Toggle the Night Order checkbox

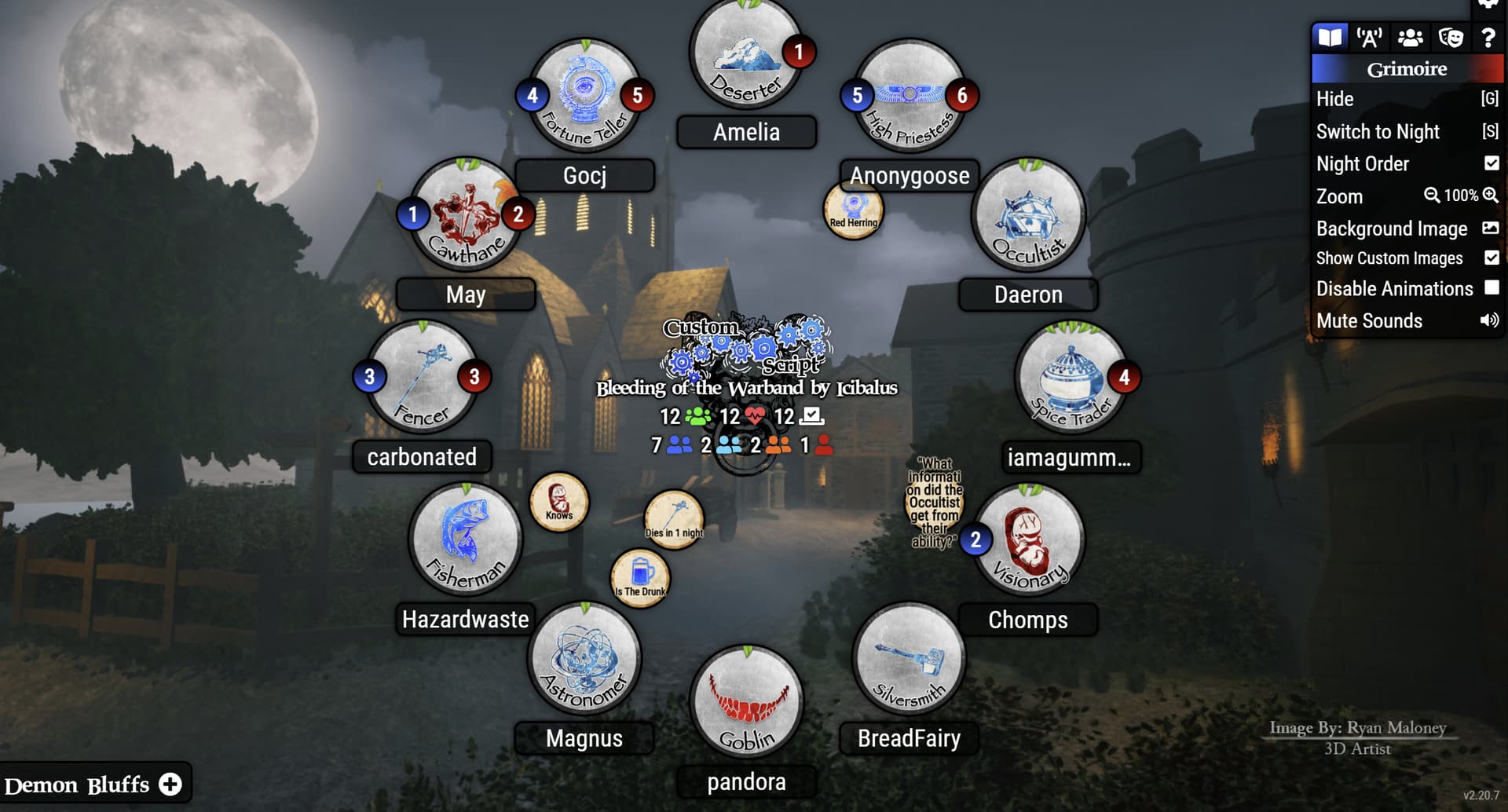[1492, 163]
